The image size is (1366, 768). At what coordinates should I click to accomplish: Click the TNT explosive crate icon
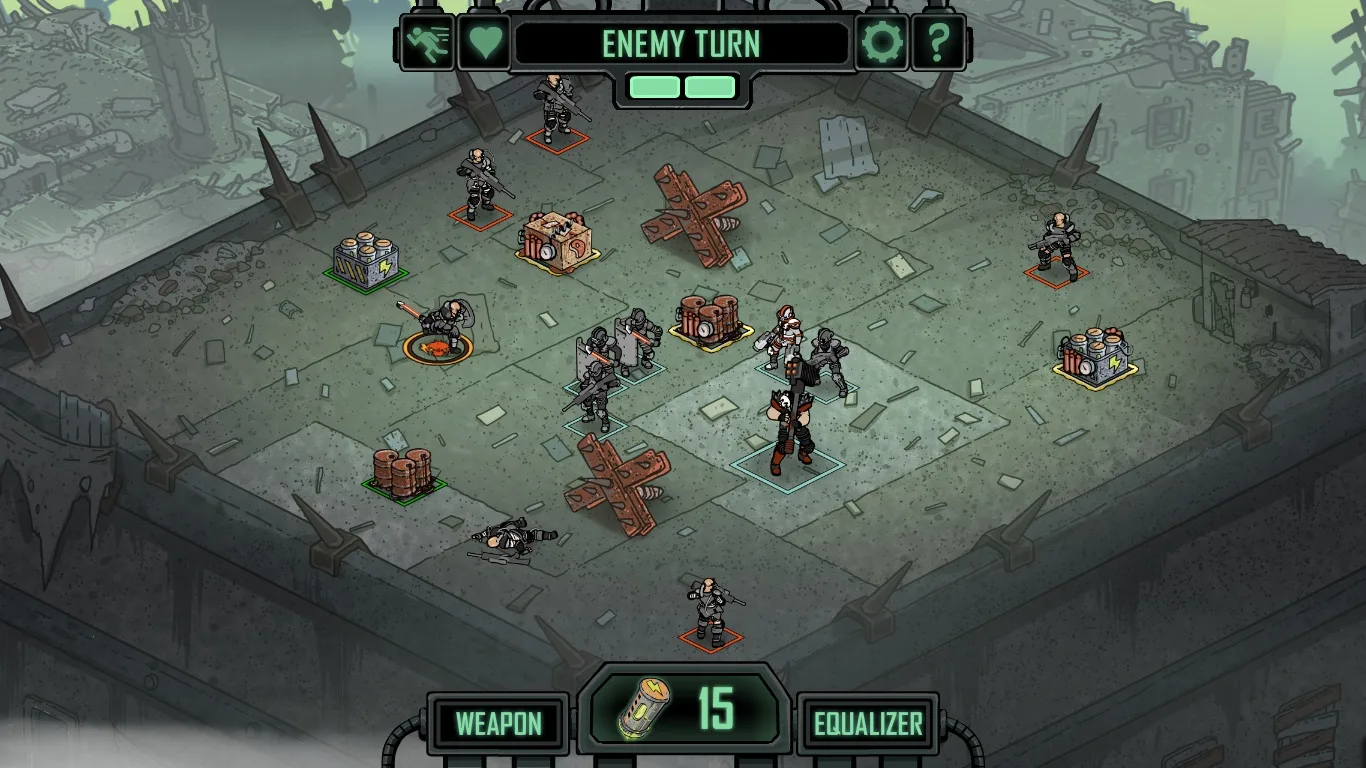tap(556, 238)
